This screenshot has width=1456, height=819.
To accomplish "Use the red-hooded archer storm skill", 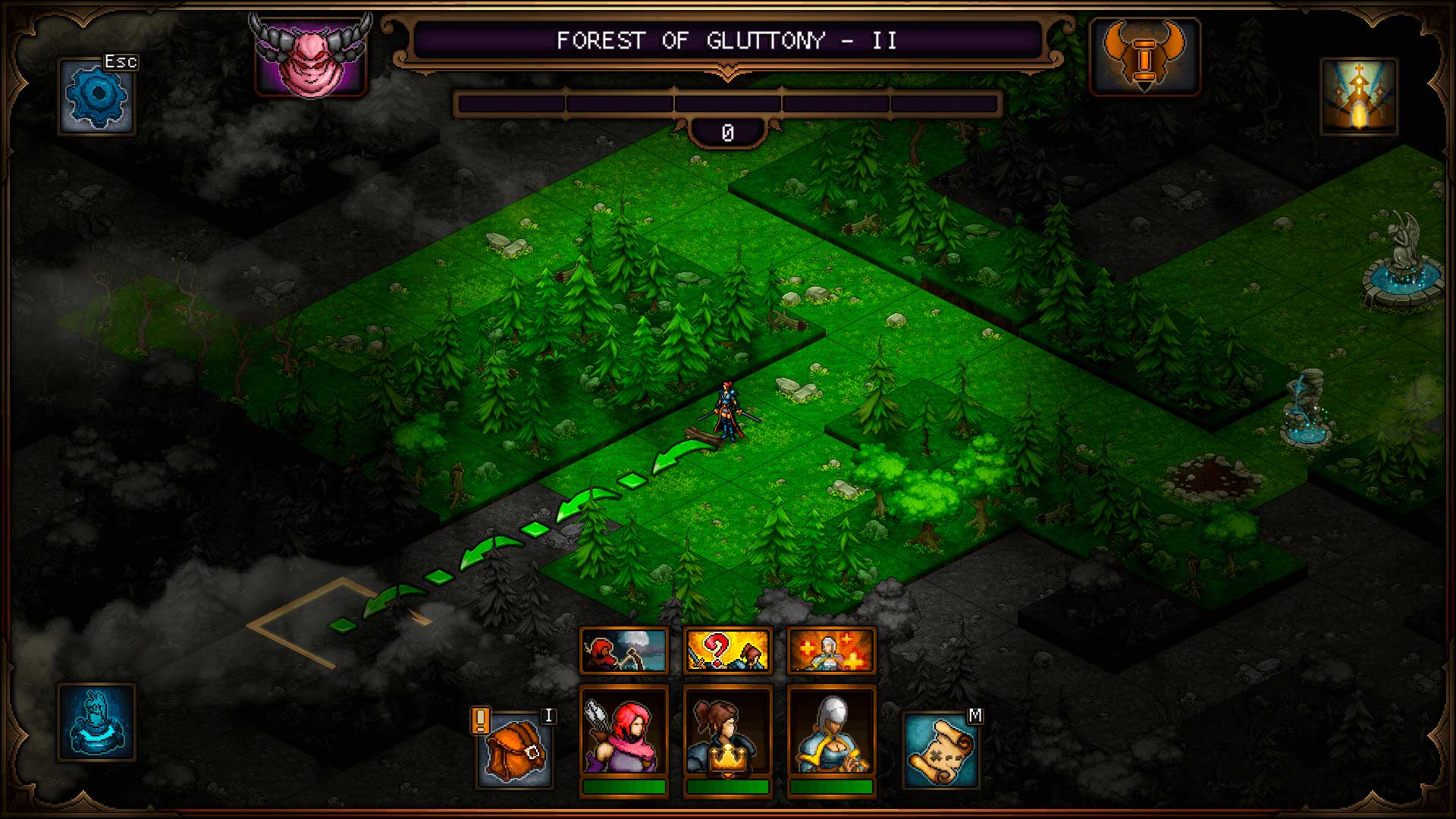I will tap(623, 651).
